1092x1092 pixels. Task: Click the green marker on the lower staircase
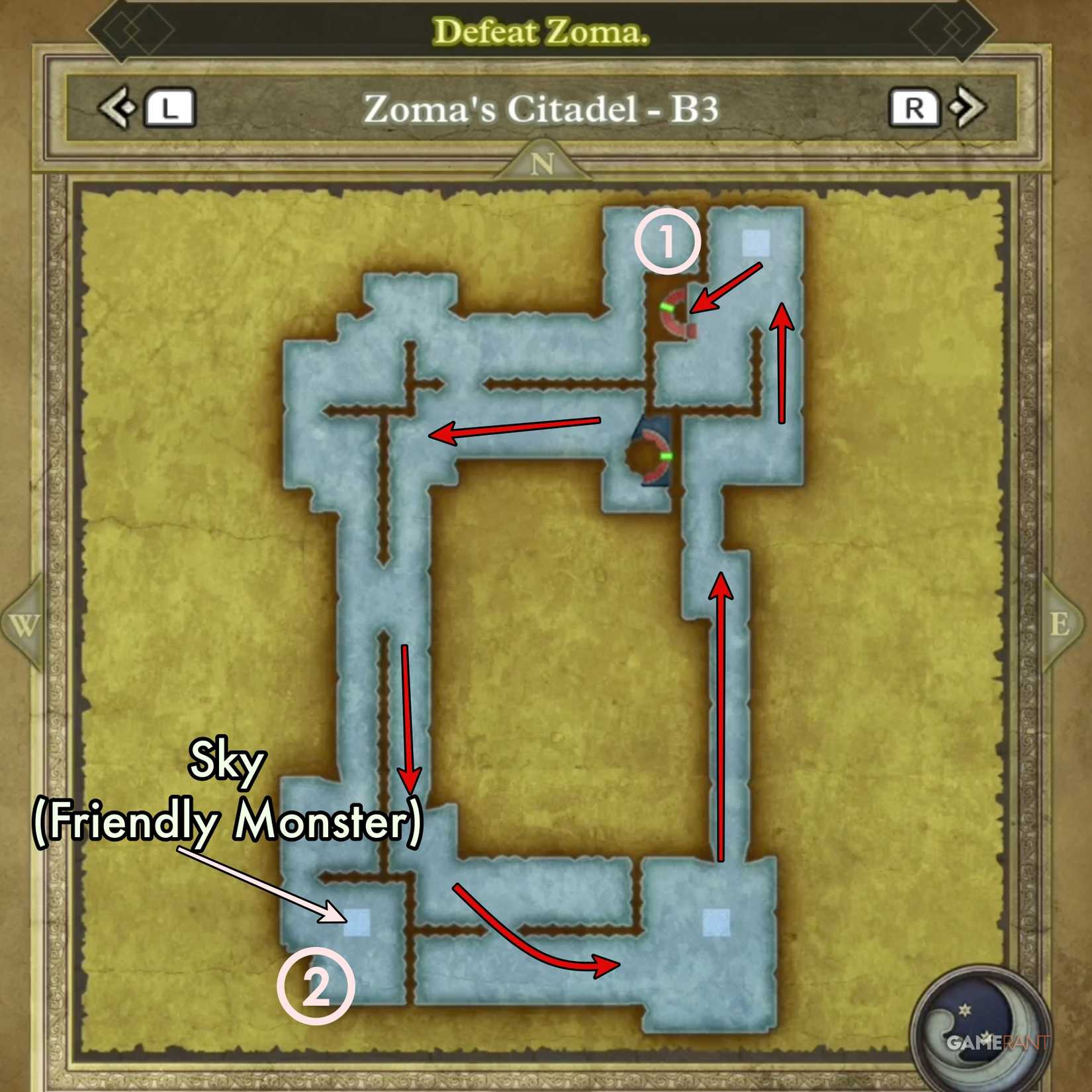pos(666,457)
